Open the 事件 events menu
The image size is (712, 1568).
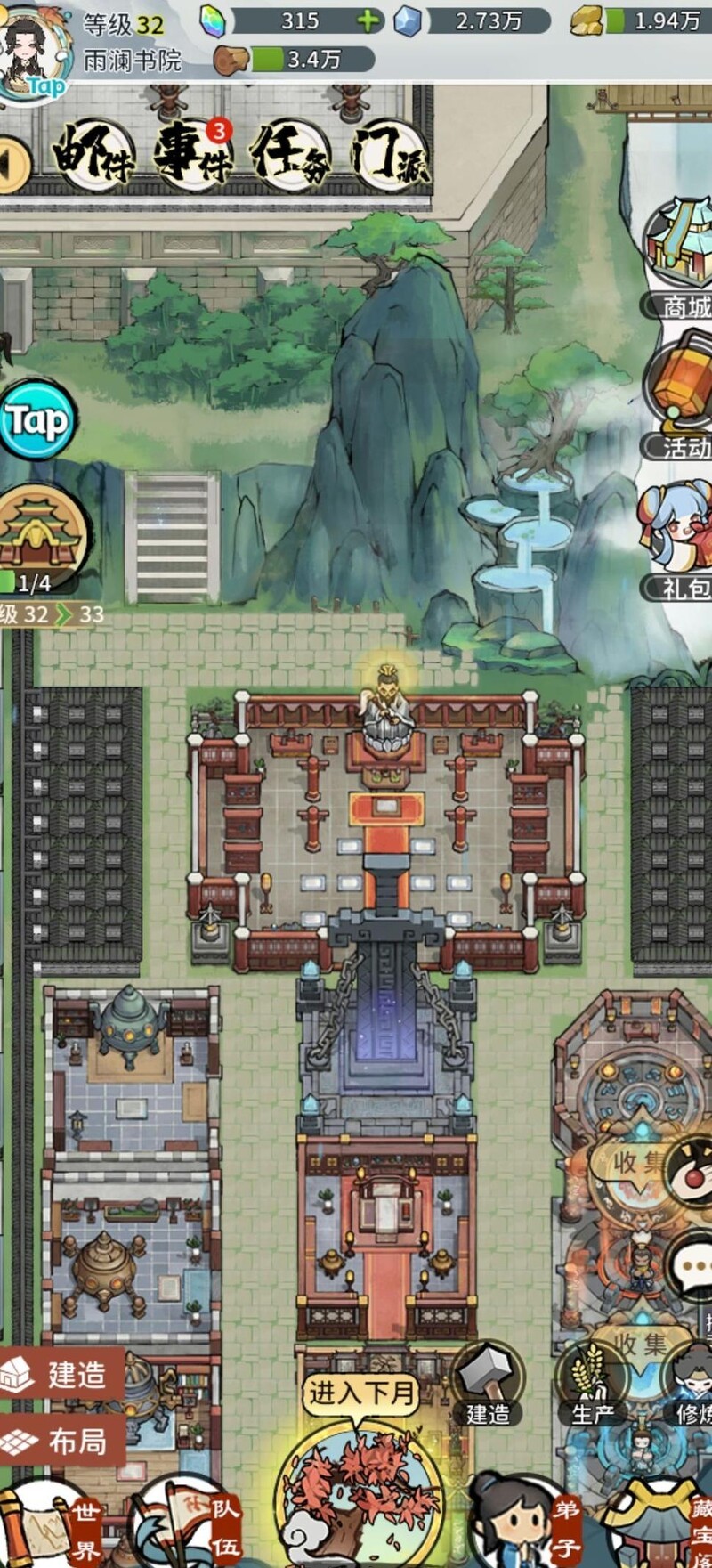point(192,157)
